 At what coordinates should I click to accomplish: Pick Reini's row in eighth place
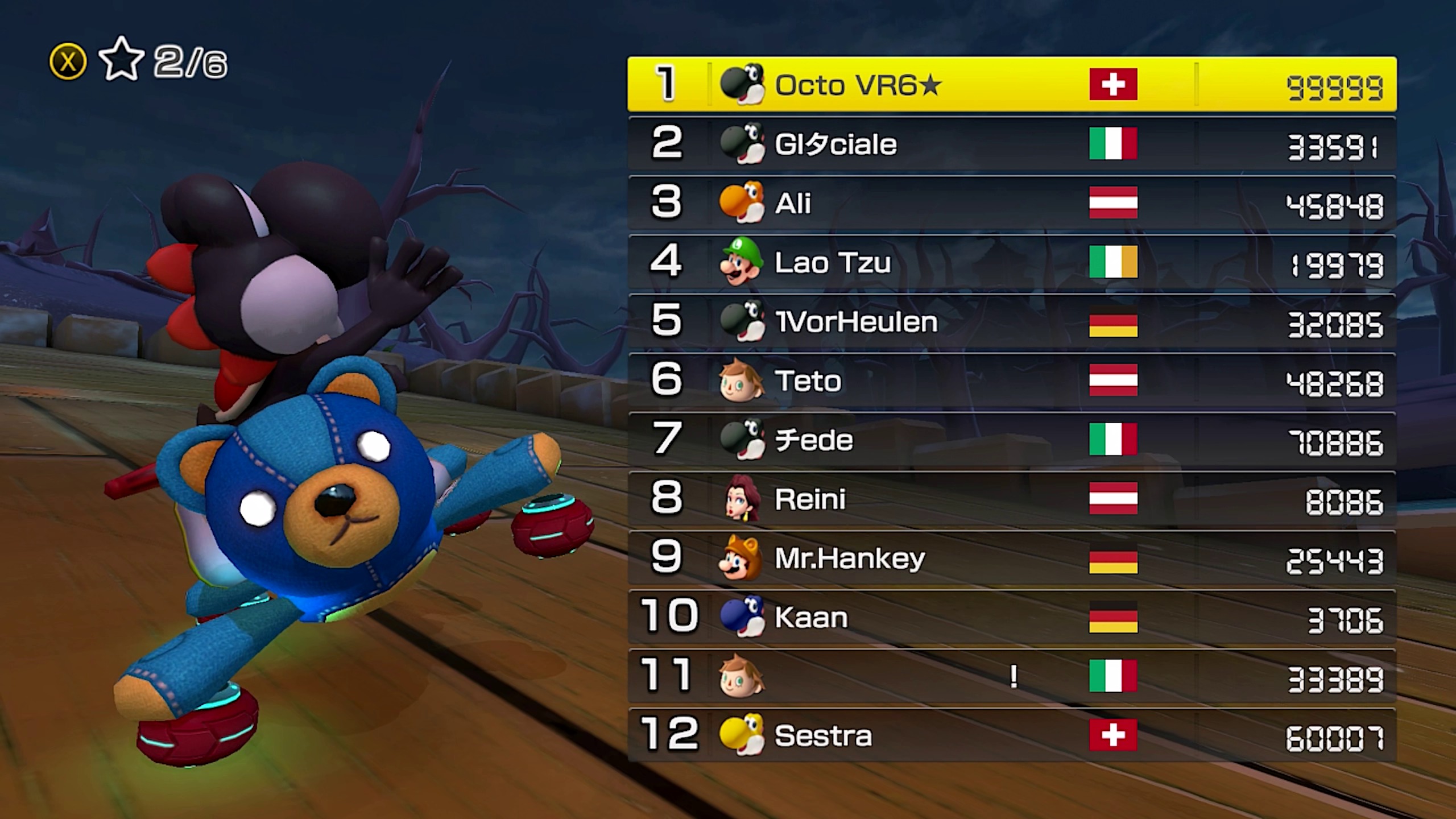1011,499
